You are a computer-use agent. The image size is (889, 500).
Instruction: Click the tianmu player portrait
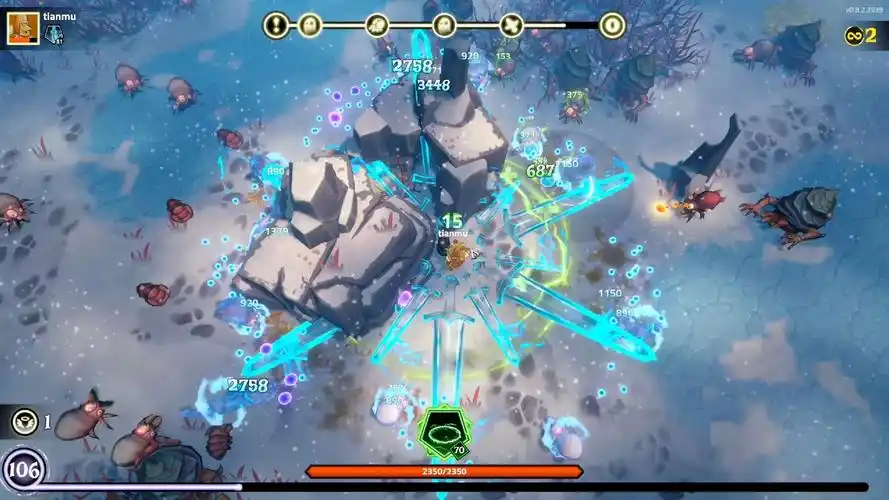pyautogui.click(x=24, y=28)
